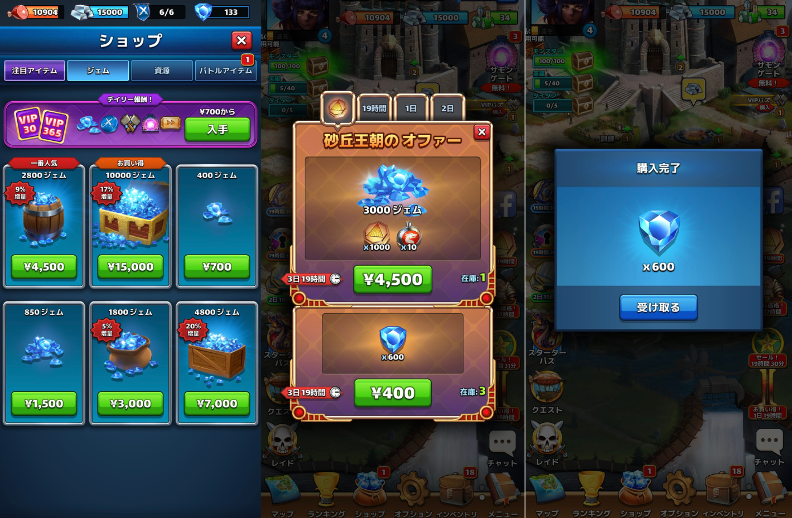Screen dimensions: 792x518
Task: Select the 19時間 offer tab
Action: click(374, 107)
